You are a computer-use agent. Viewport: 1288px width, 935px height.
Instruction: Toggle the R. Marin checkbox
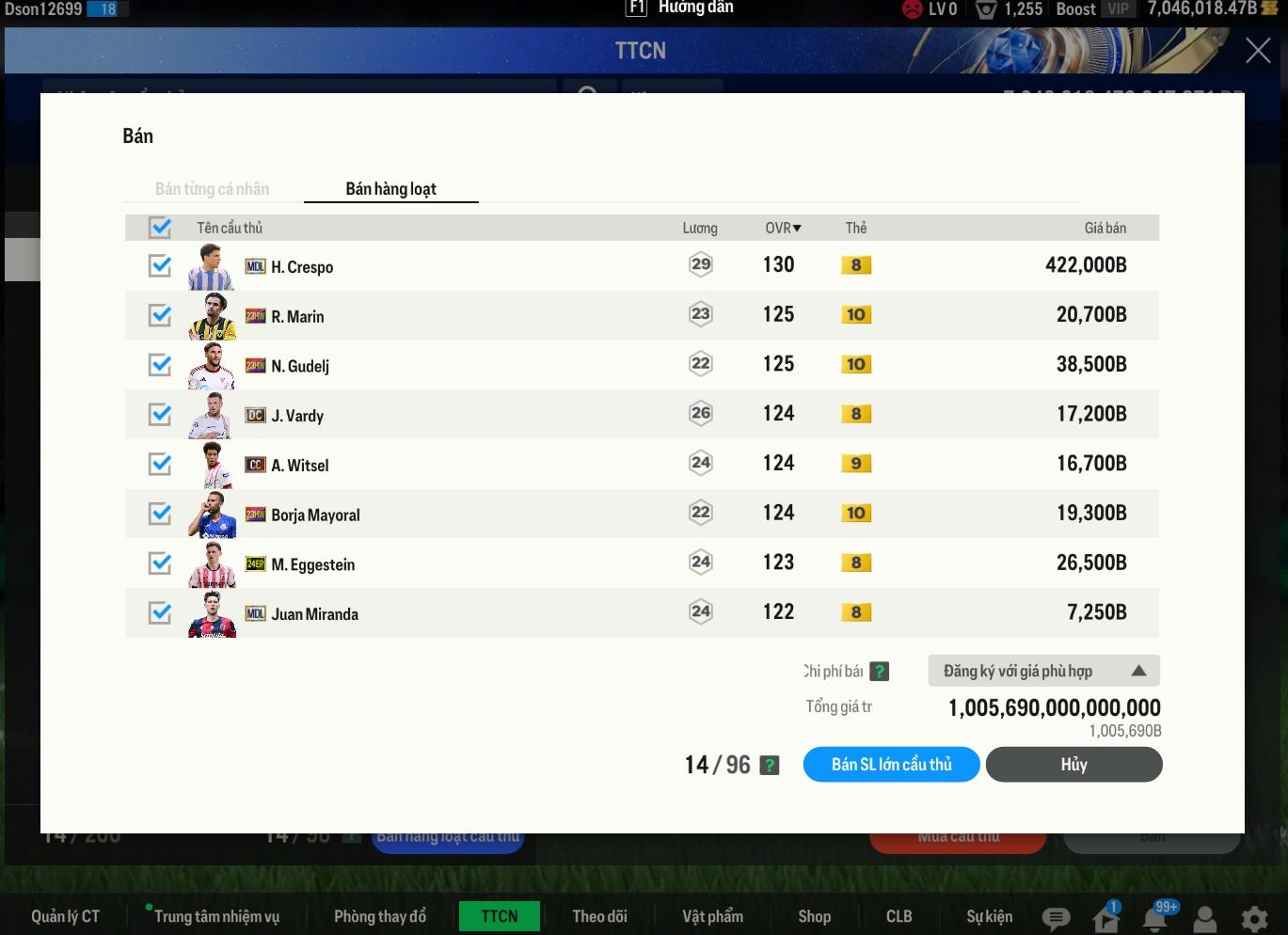160,315
